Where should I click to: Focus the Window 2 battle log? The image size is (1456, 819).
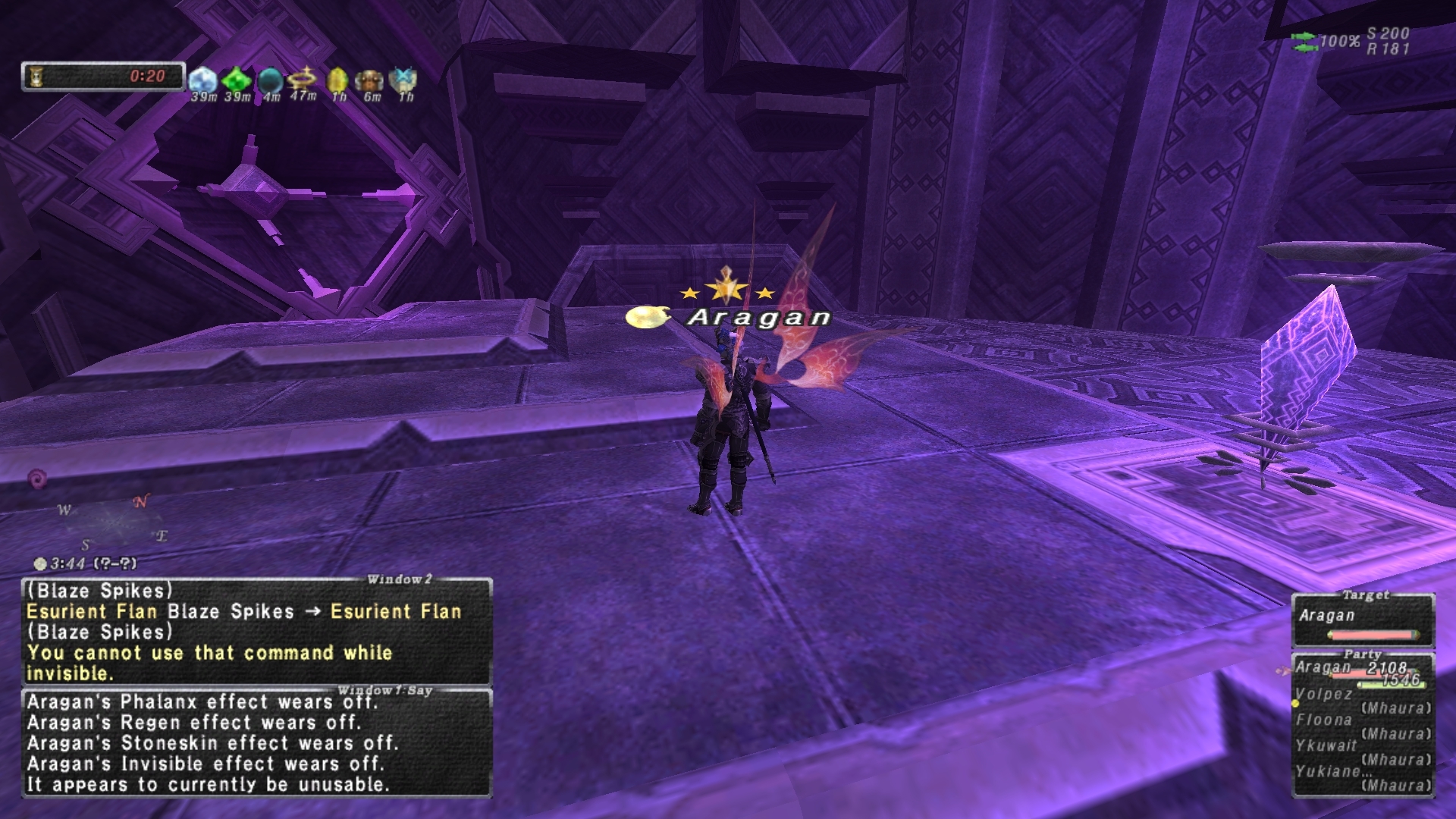point(256,632)
